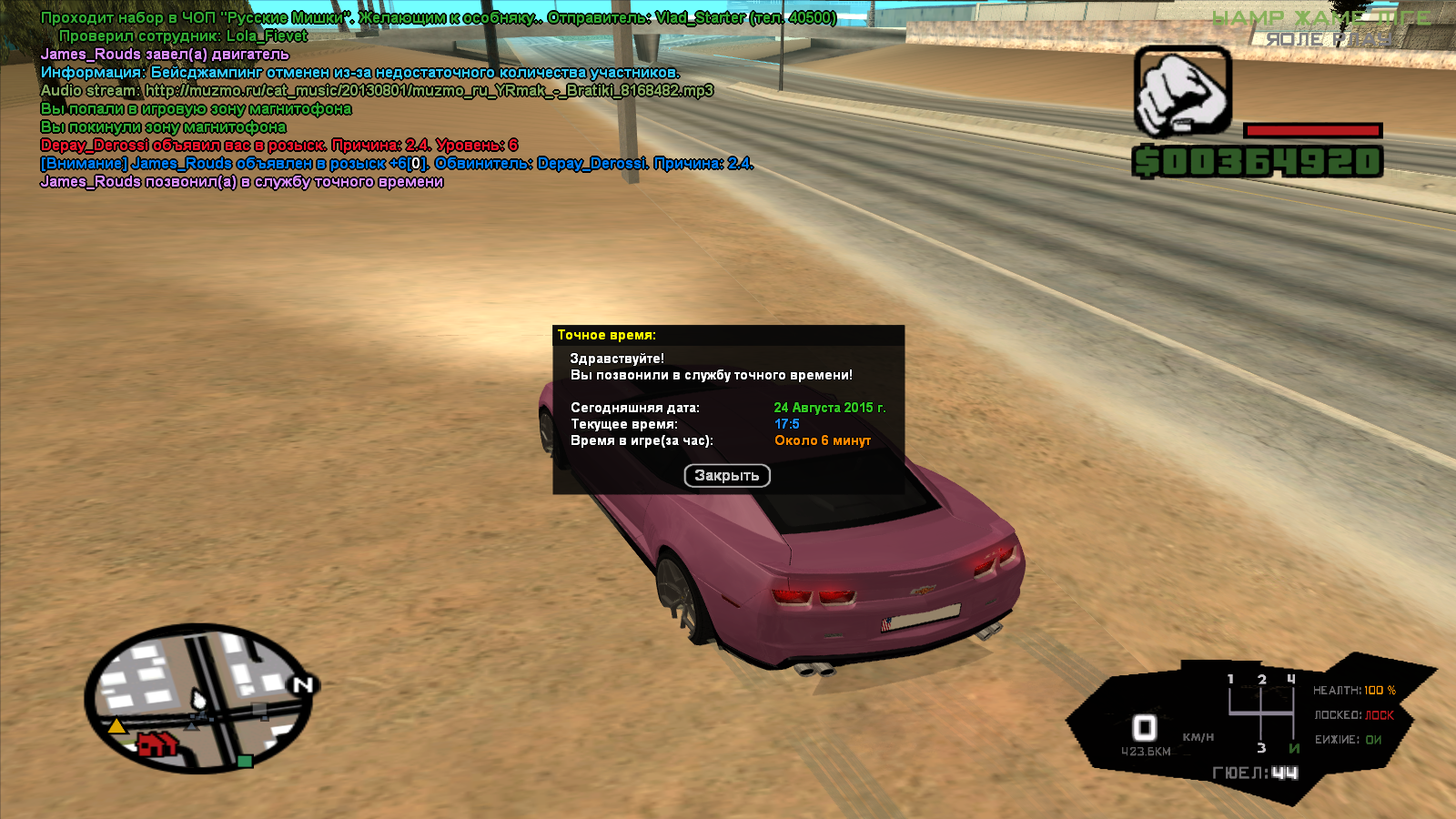This screenshot has width=1456, height=819.
Task: Select the fist weapon icon
Action: (x=1182, y=92)
